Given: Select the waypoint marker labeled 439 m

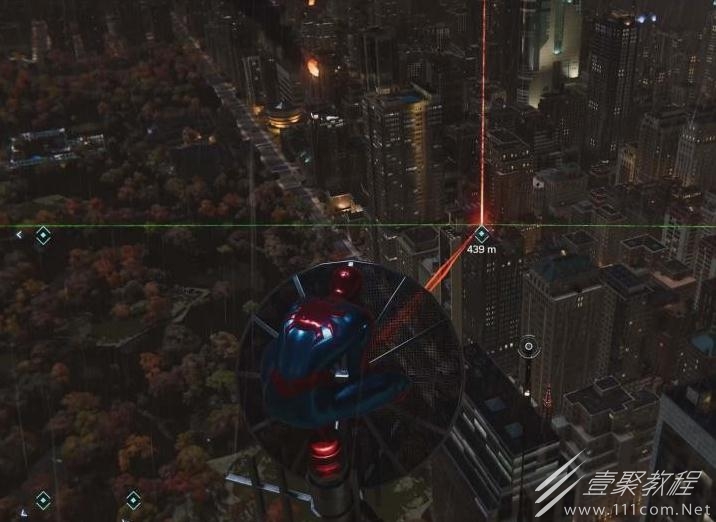Looking at the screenshot, I should pyautogui.click(x=481, y=234).
